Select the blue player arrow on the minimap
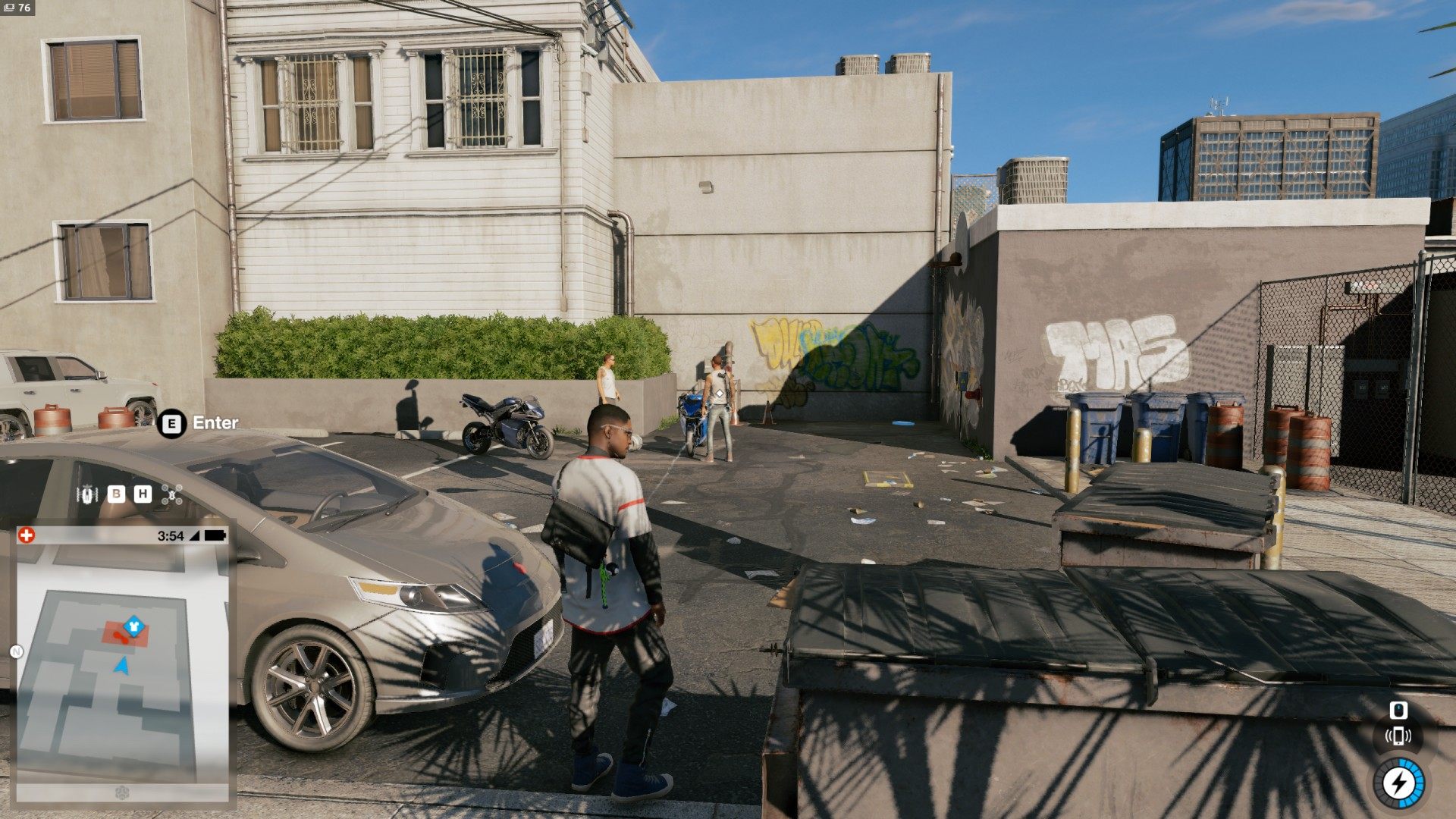1456x819 pixels. coord(121,666)
